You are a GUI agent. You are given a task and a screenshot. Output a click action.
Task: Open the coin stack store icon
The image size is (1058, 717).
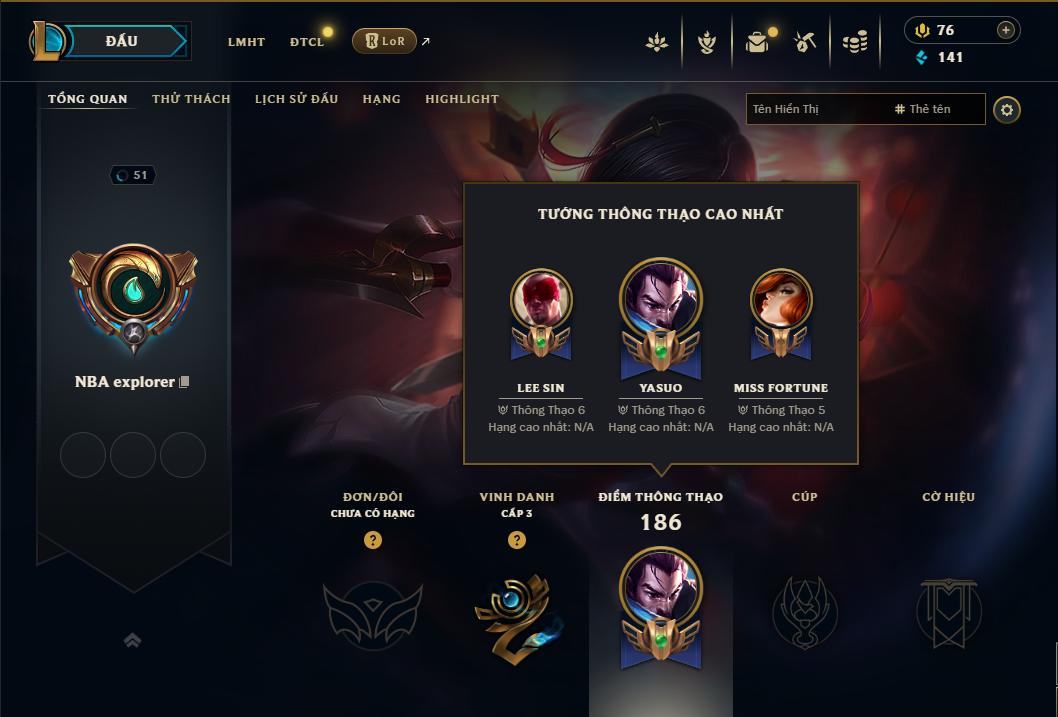tap(855, 42)
